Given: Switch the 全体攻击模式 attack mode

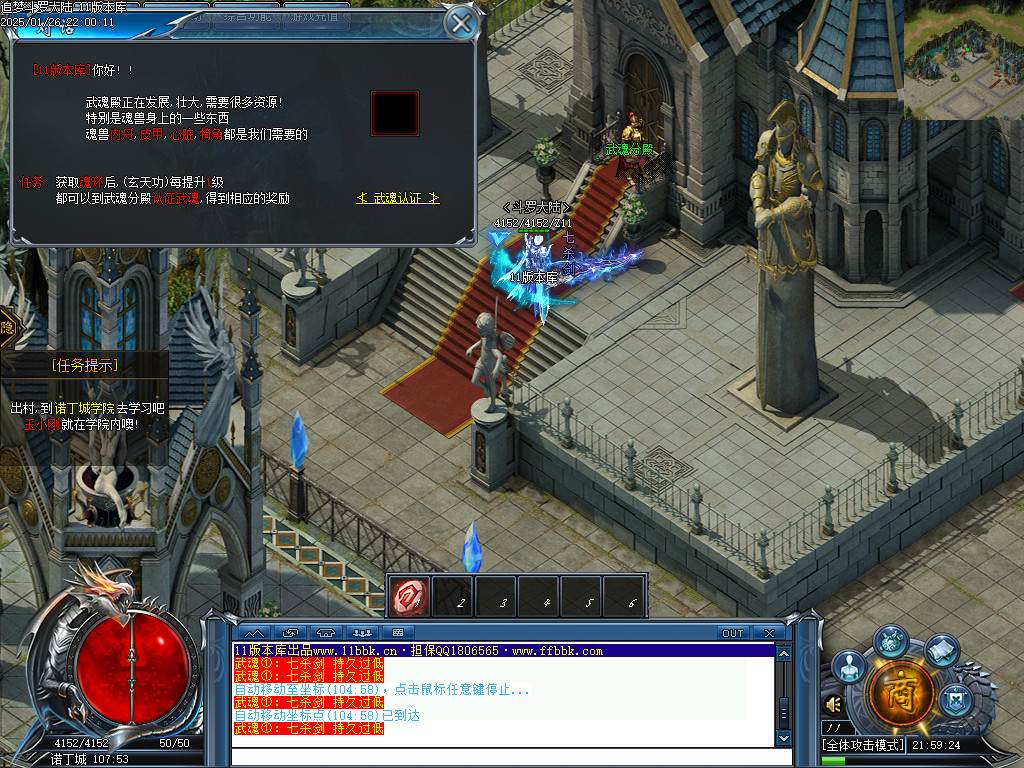Looking at the screenshot, I should [x=863, y=745].
